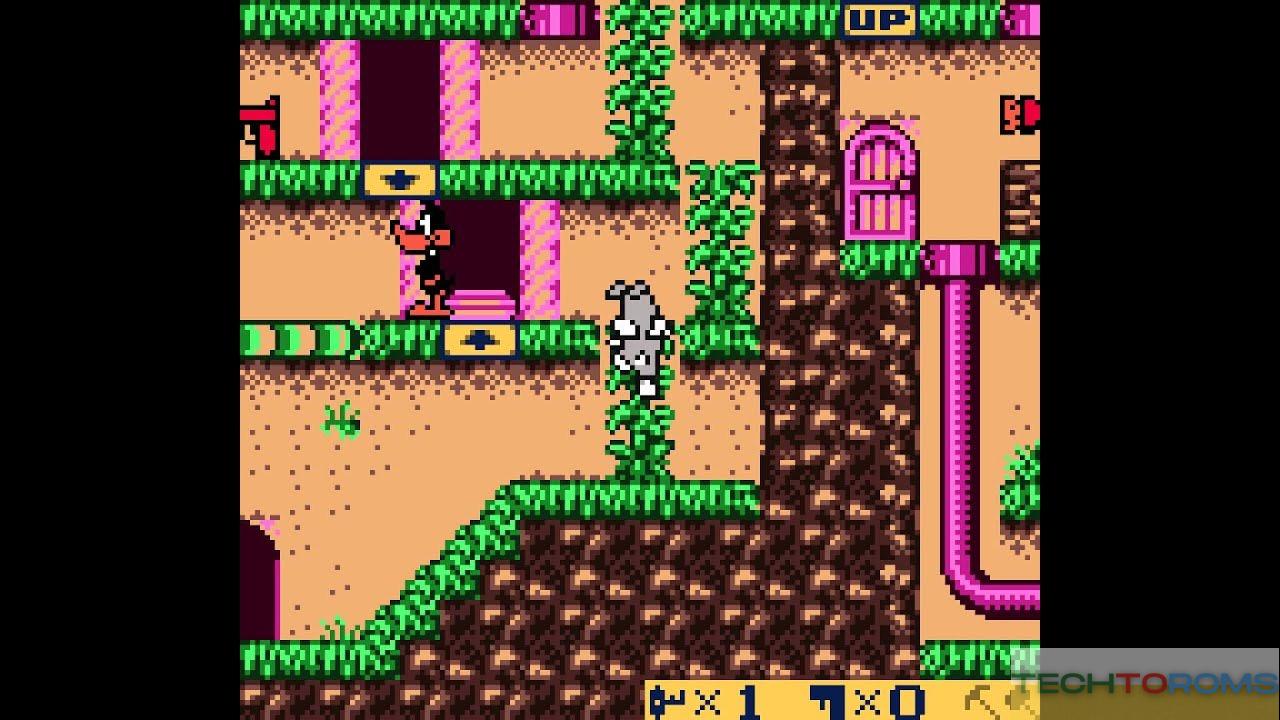Select the key item icon
Viewport: 1280px width, 720px height.
(667, 701)
